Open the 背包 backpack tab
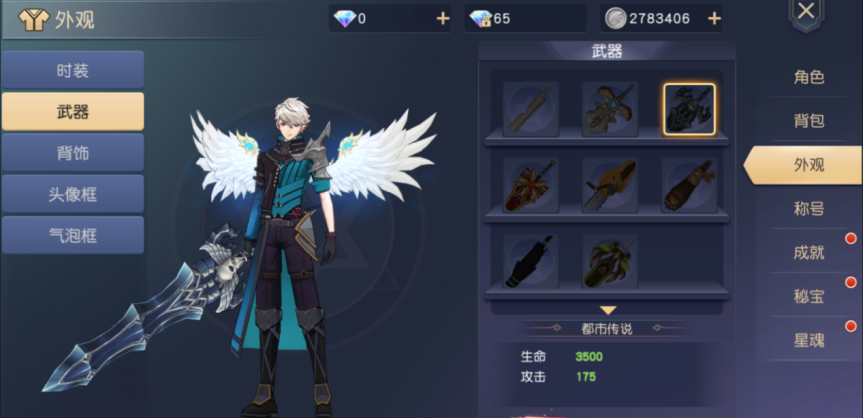 pyautogui.click(x=809, y=121)
